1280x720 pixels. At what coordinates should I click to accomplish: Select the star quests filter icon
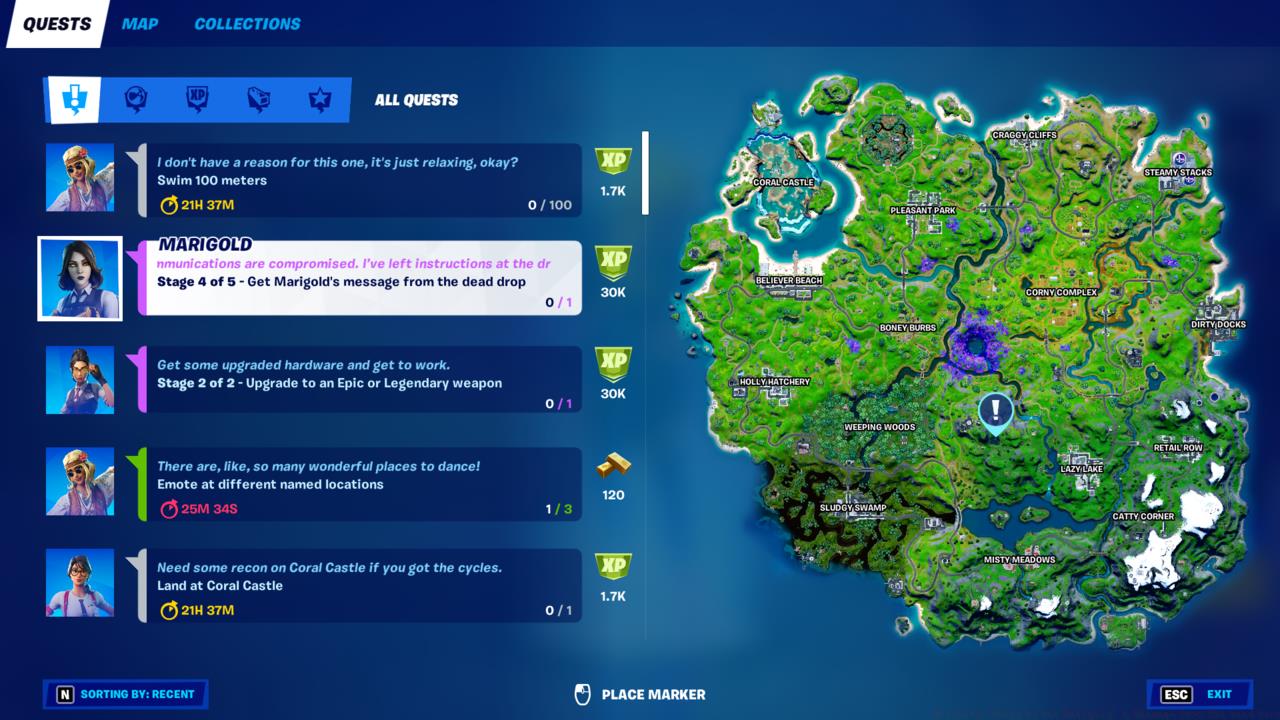click(x=318, y=99)
